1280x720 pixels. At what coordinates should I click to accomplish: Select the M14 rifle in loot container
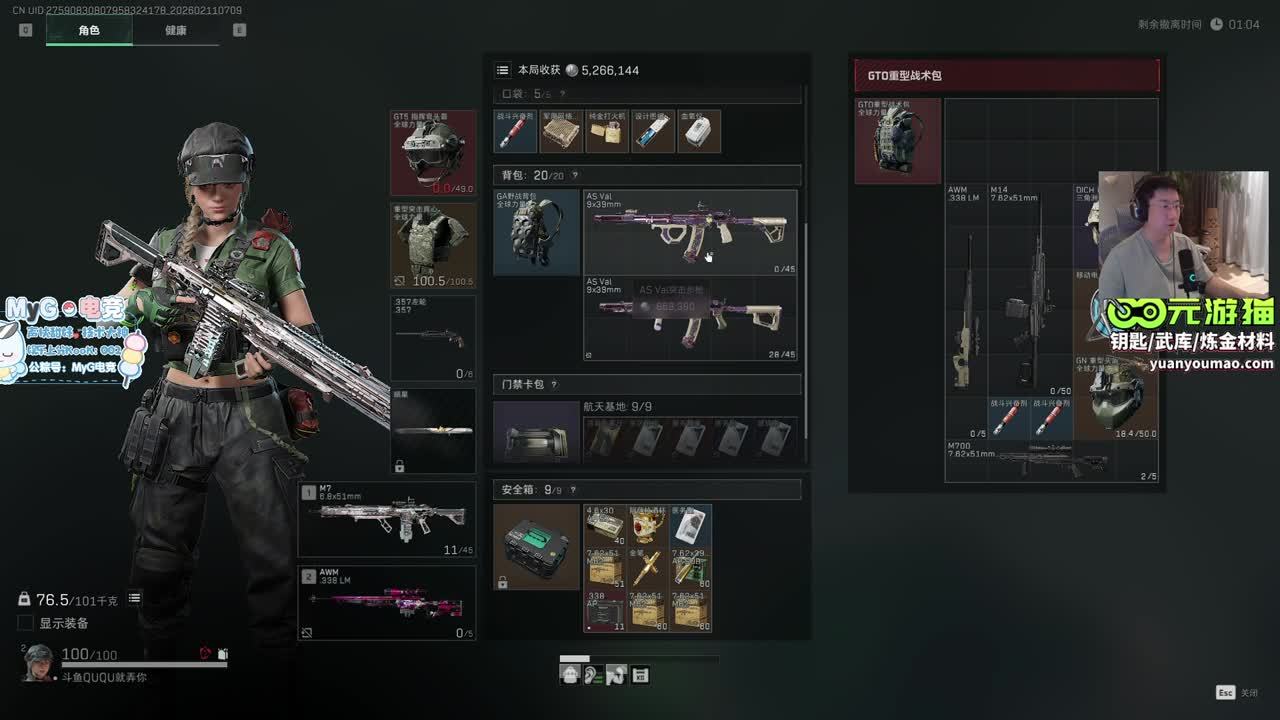tap(1030, 290)
